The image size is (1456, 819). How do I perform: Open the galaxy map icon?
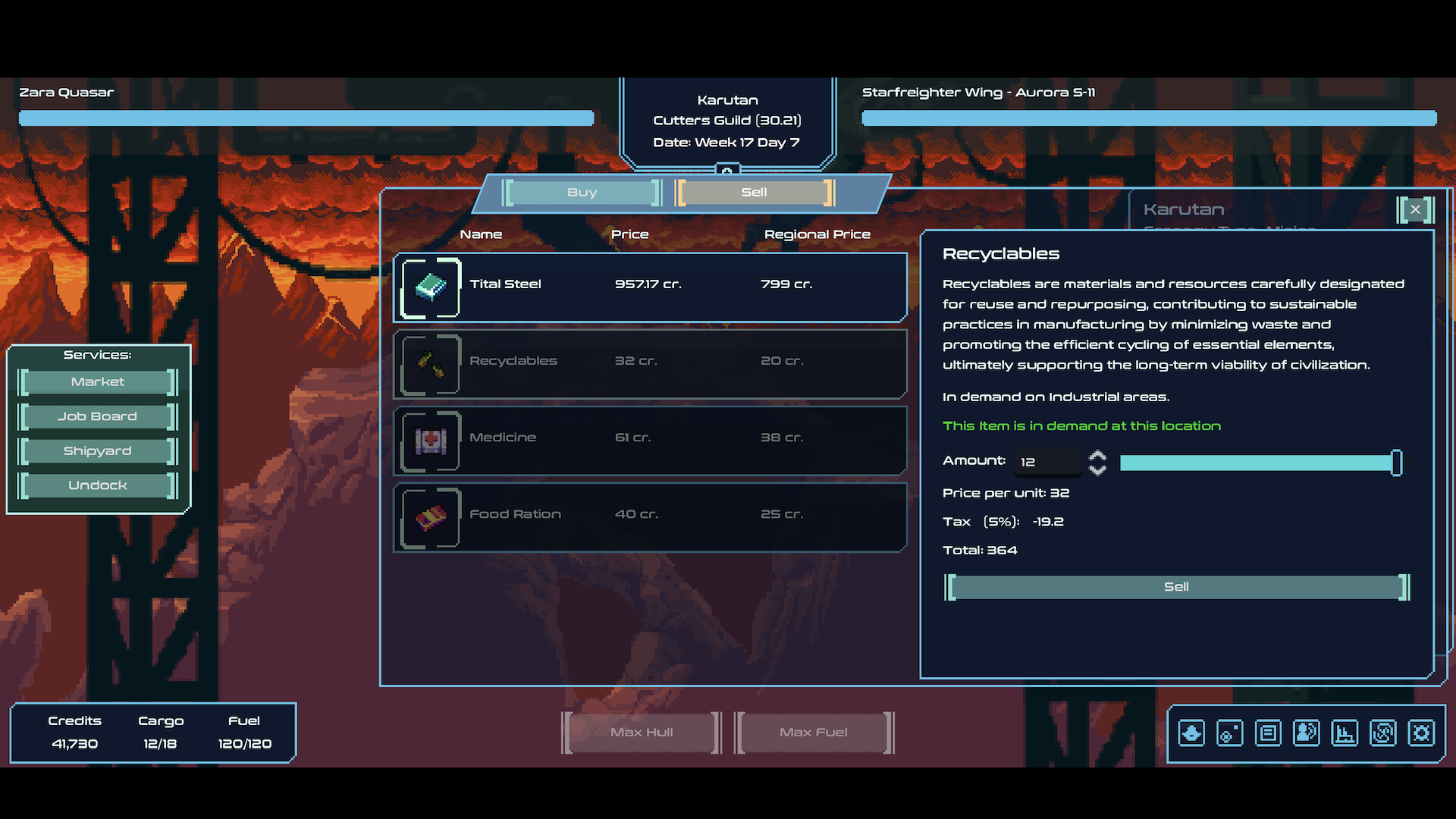[1382, 733]
